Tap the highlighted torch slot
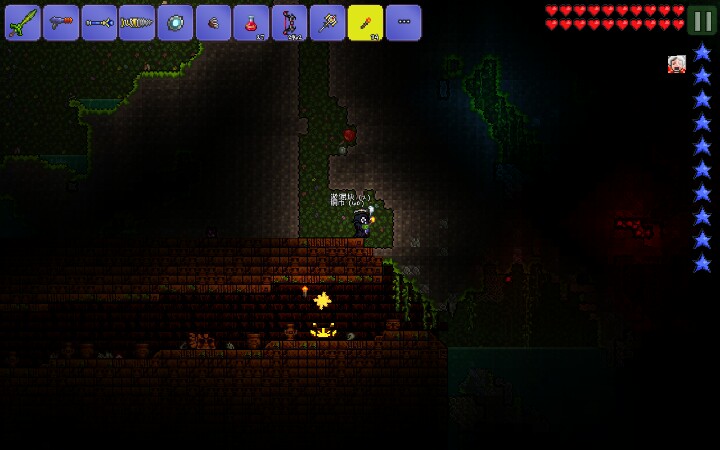 [365, 22]
